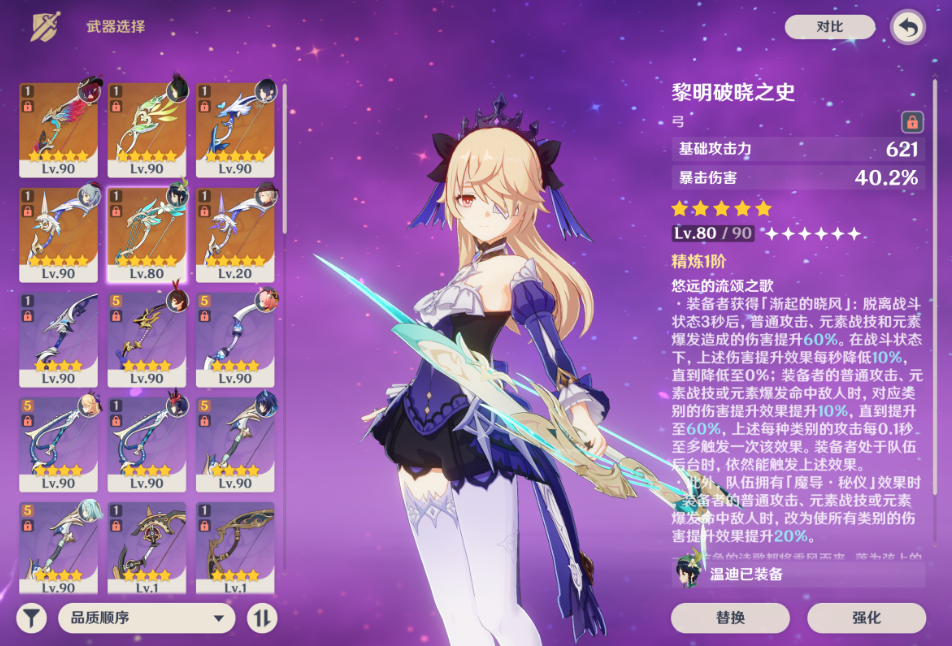Open weapon enhancement via 强化
This screenshot has height=646, width=952.
pyautogui.click(x=866, y=618)
